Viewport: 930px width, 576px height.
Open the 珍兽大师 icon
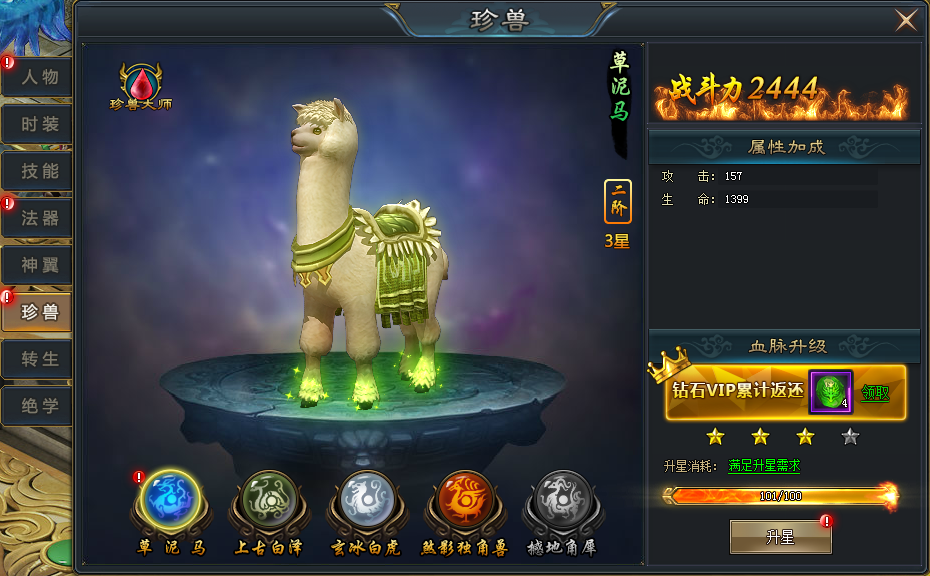tap(141, 86)
